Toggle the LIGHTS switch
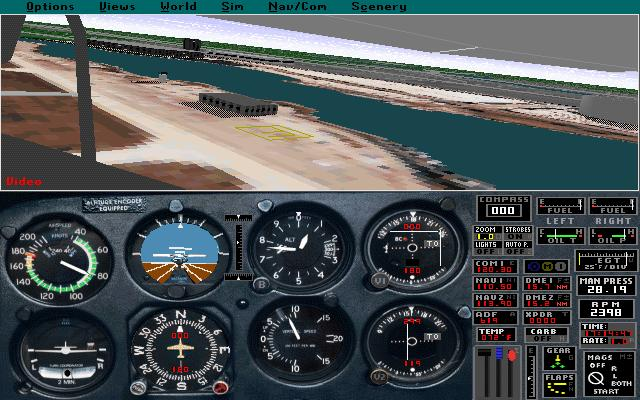 pyautogui.click(x=486, y=249)
